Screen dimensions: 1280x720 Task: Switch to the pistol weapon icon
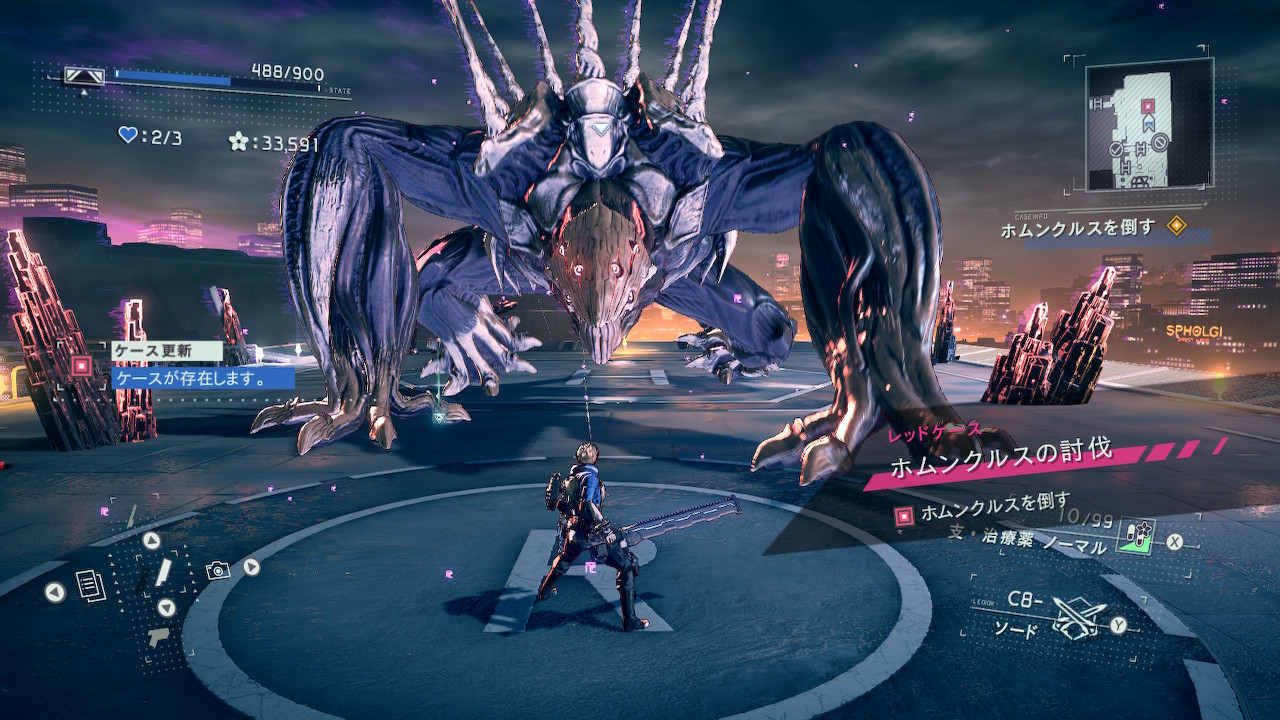pyautogui.click(x=158, y=638)
